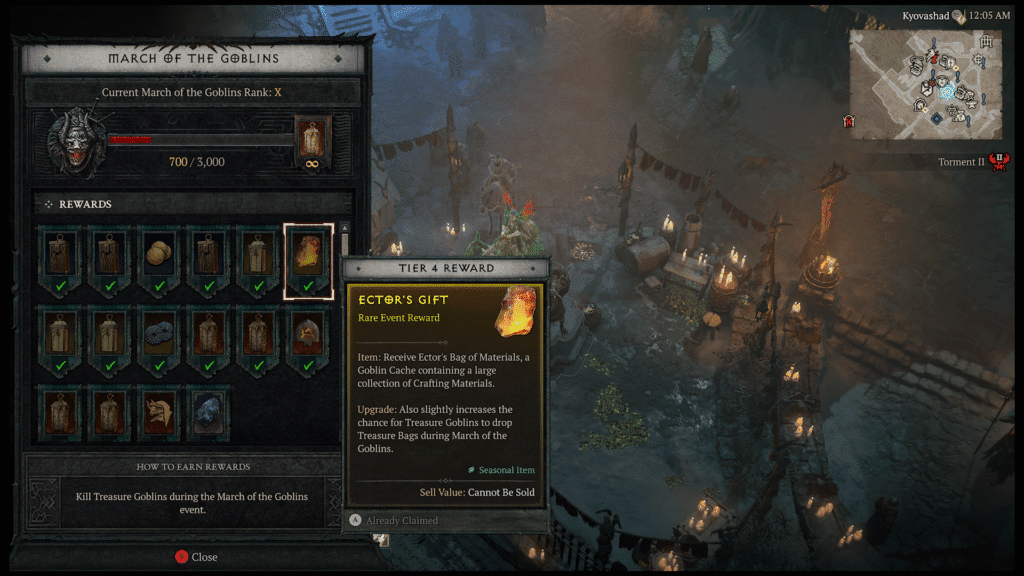Viewport: 1024px width, 576px height.
Task: Select the dark blue ore reward
Action: 209,414
